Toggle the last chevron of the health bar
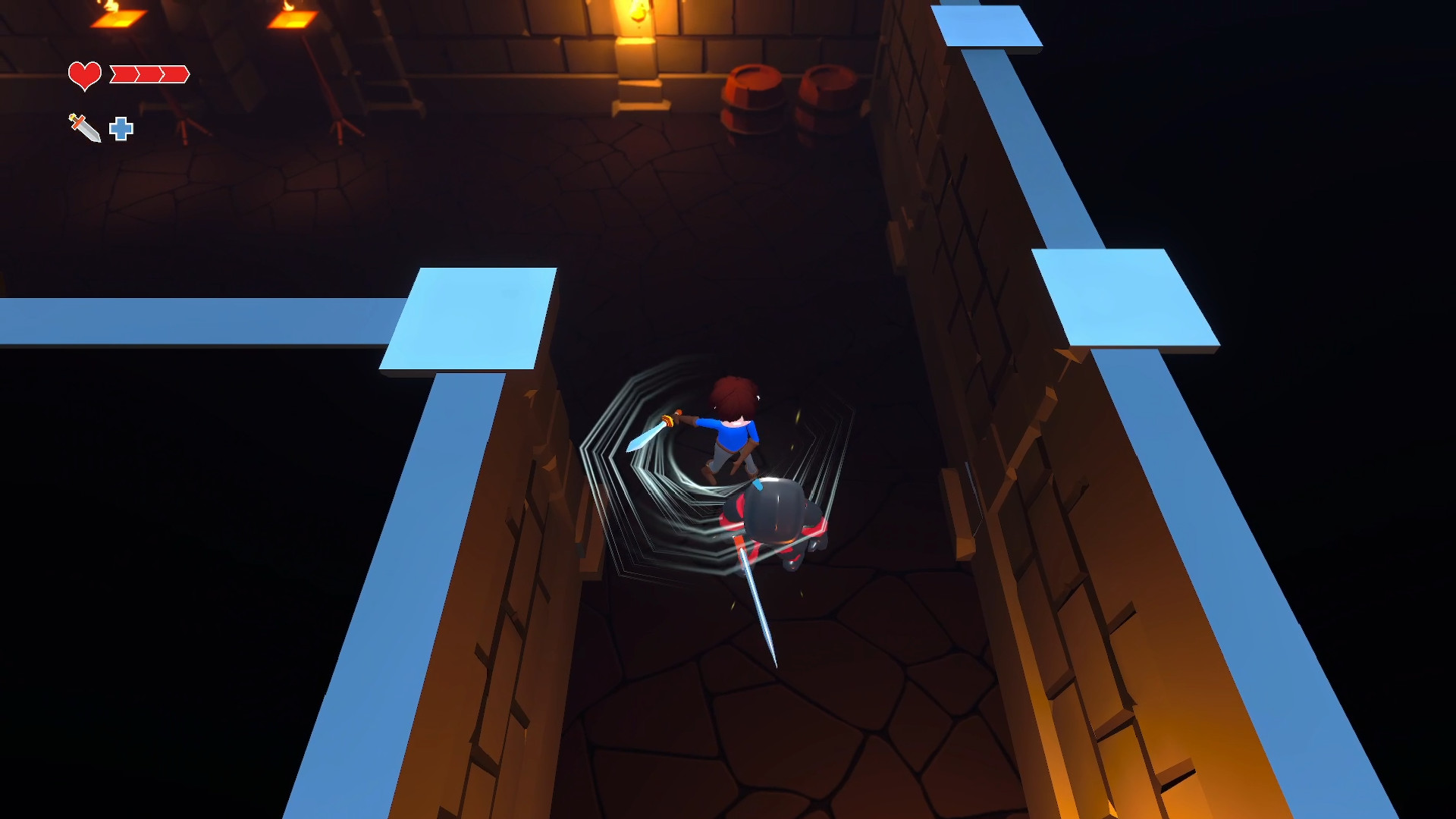 [x=173, y=74]
